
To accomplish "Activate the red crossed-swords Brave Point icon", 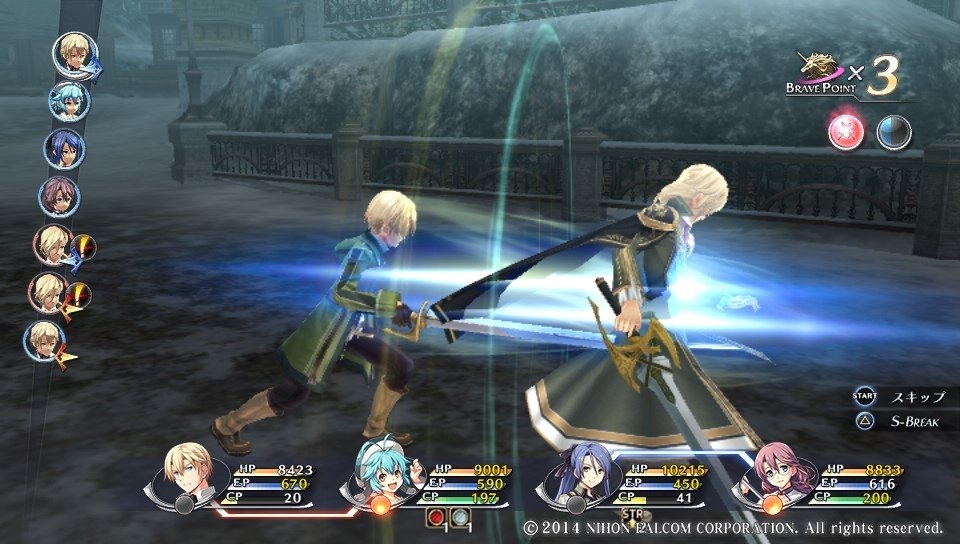I will click(x=845, y=132).
